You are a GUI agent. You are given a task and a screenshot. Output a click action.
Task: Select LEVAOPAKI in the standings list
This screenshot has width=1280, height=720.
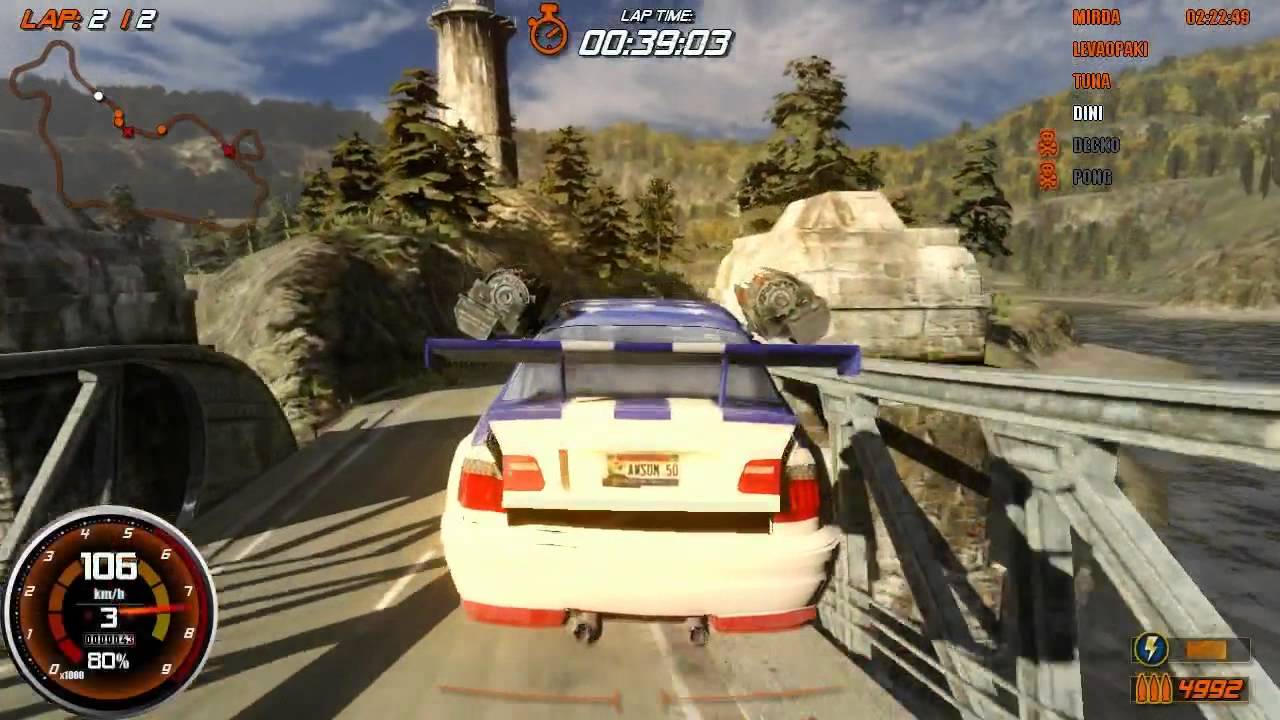coord(1110,49)
